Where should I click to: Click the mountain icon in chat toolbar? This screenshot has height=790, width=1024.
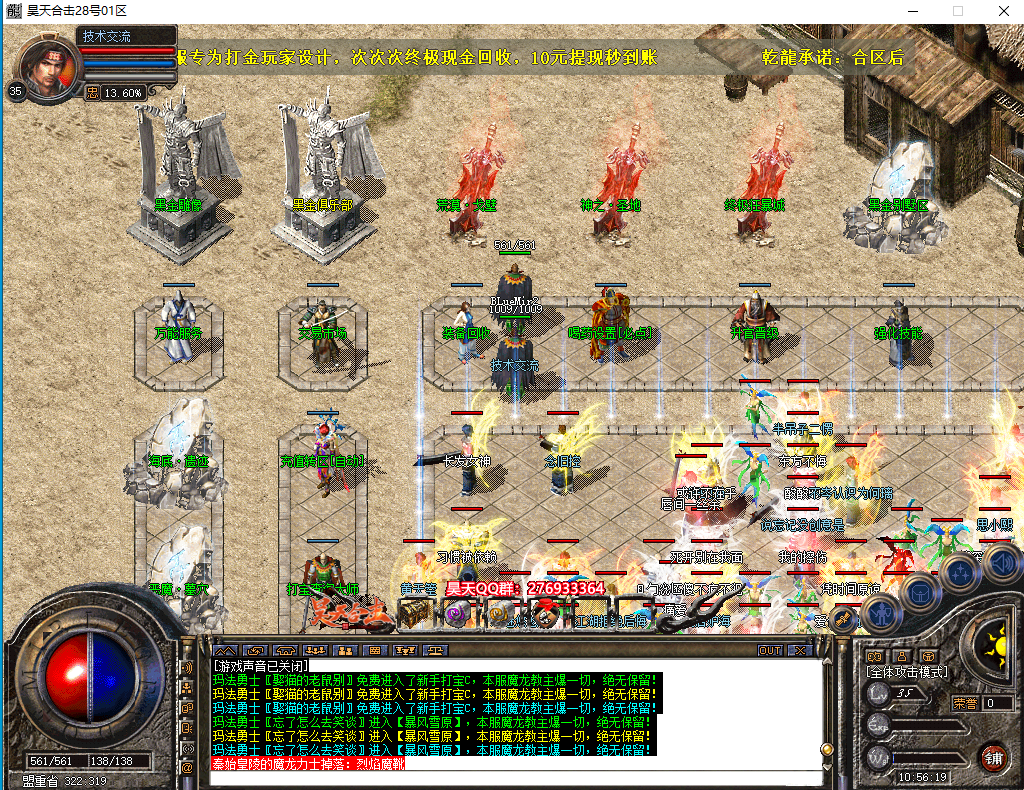pos(225,650)
